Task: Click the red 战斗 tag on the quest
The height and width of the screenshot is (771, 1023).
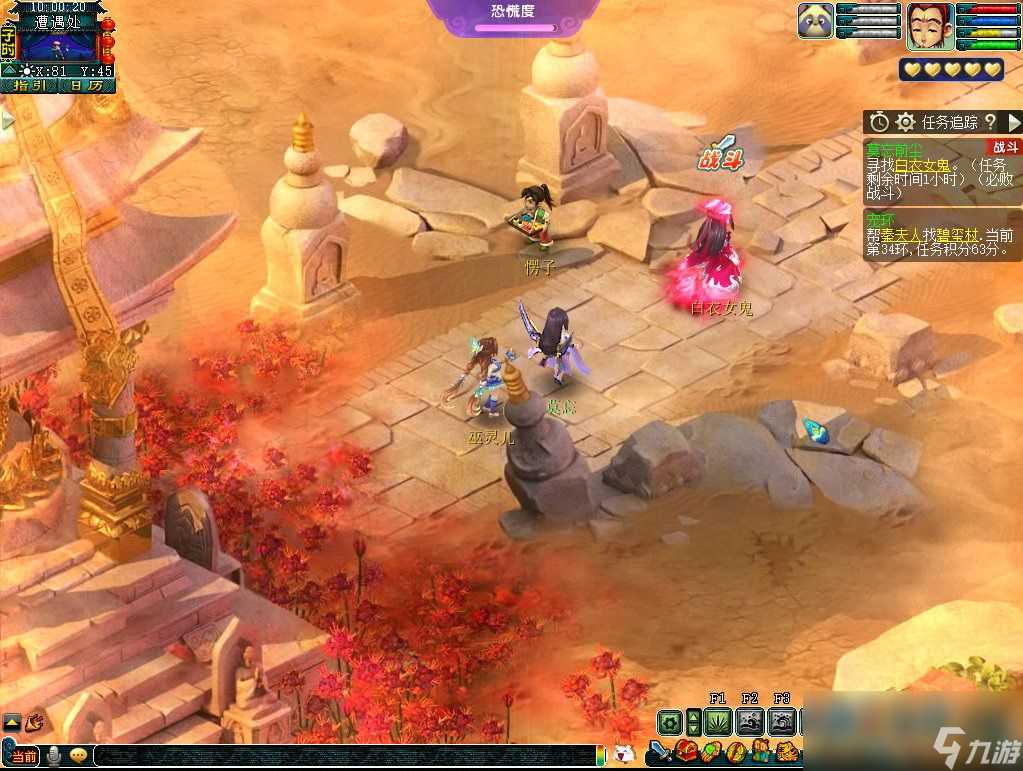Action: 1005,147
